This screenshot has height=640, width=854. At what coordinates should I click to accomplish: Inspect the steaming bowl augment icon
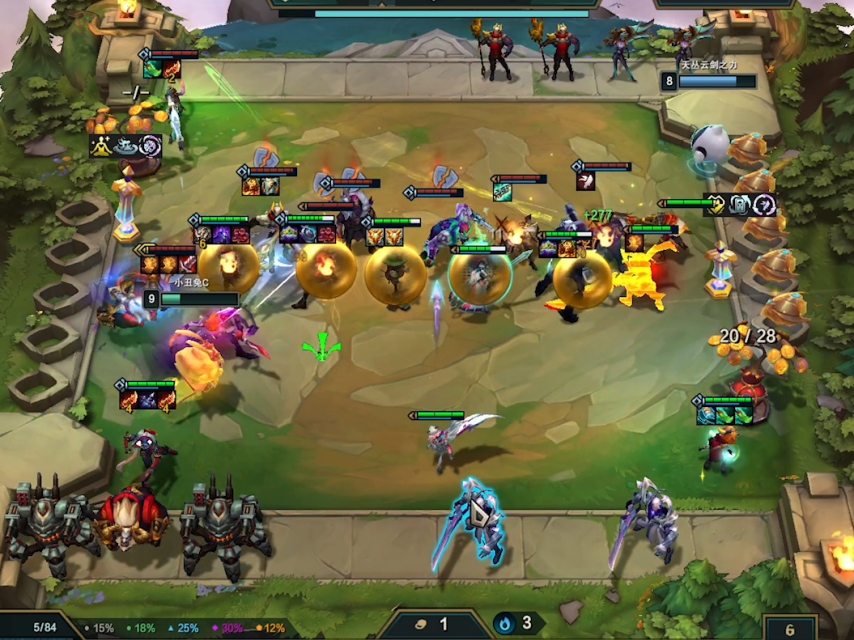click(x=126, y=146)
